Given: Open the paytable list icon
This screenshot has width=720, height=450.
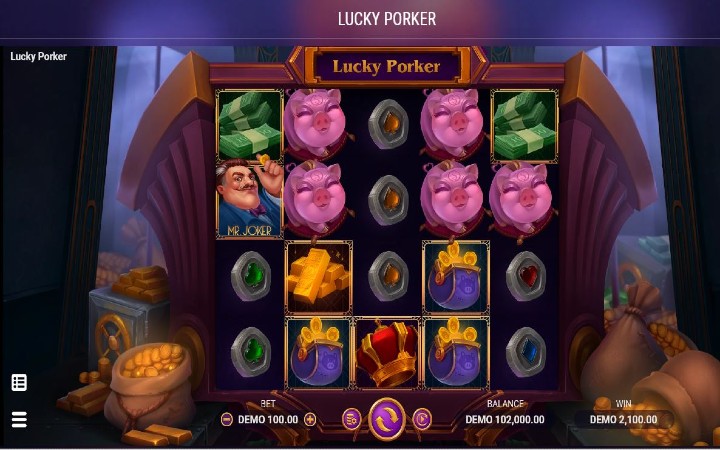Looking at the screenshot, I should (19, 382).
